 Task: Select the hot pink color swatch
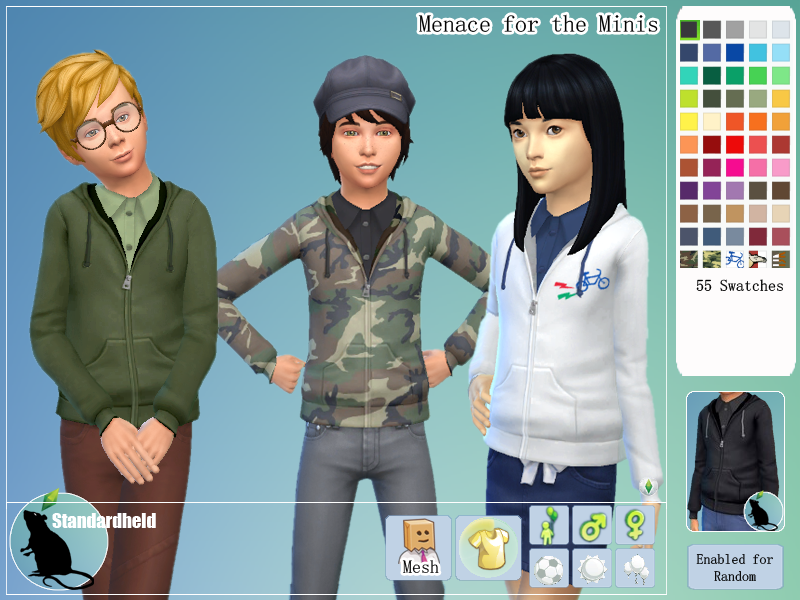735,167
